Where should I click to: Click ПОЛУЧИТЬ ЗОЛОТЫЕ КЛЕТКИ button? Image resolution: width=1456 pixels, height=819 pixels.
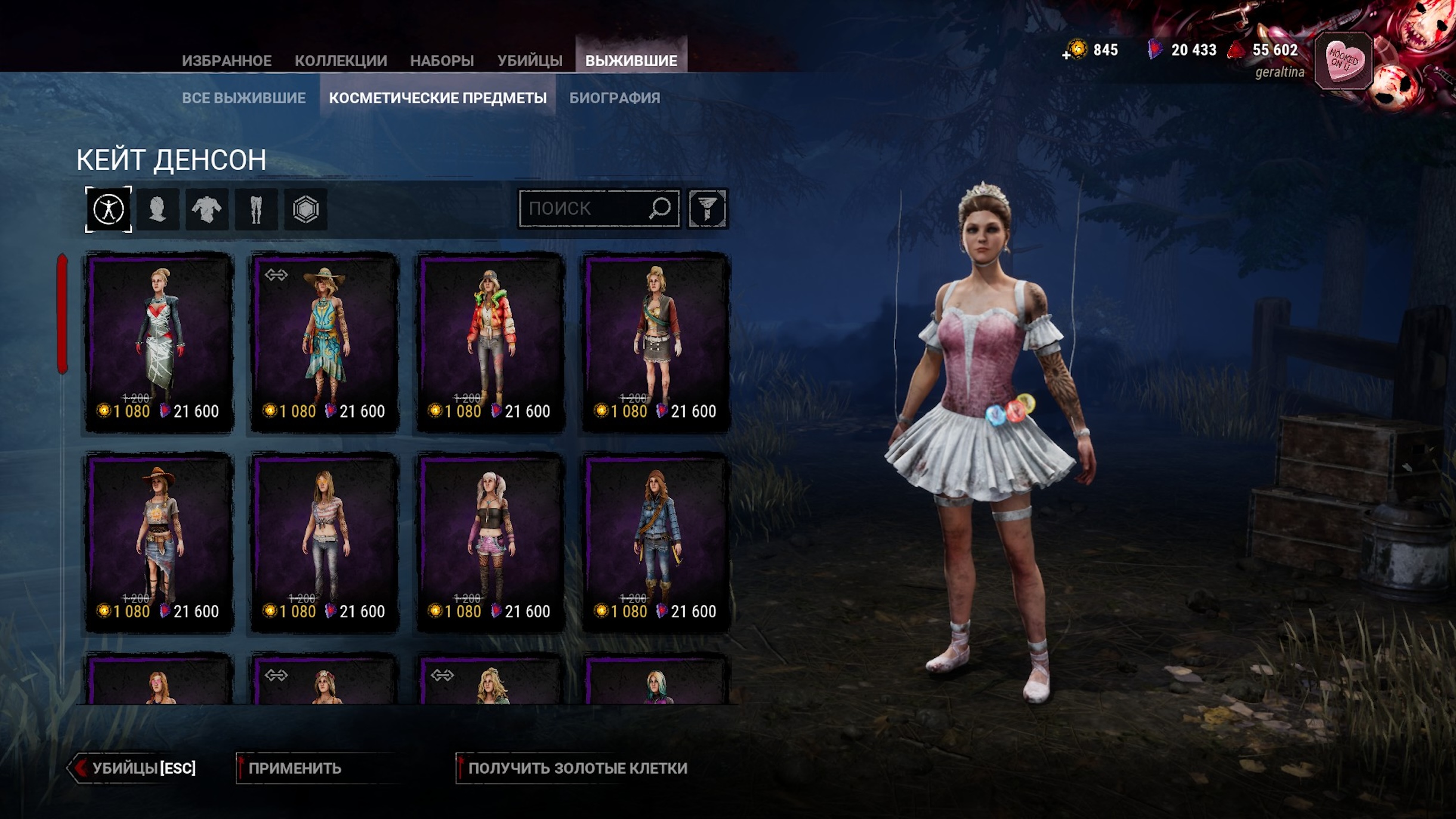coord(577,768)
